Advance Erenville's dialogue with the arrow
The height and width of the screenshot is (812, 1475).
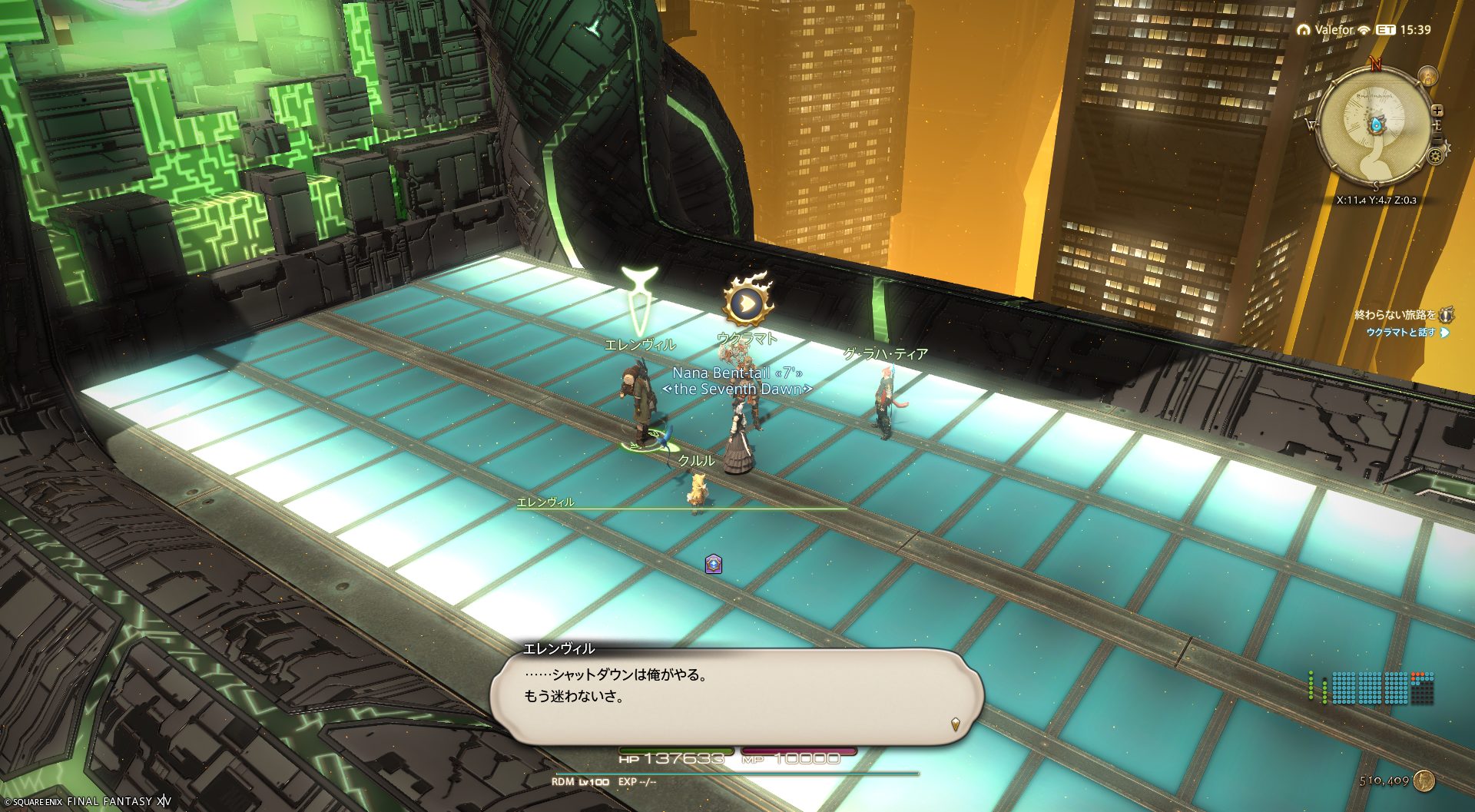click(955, 723)
